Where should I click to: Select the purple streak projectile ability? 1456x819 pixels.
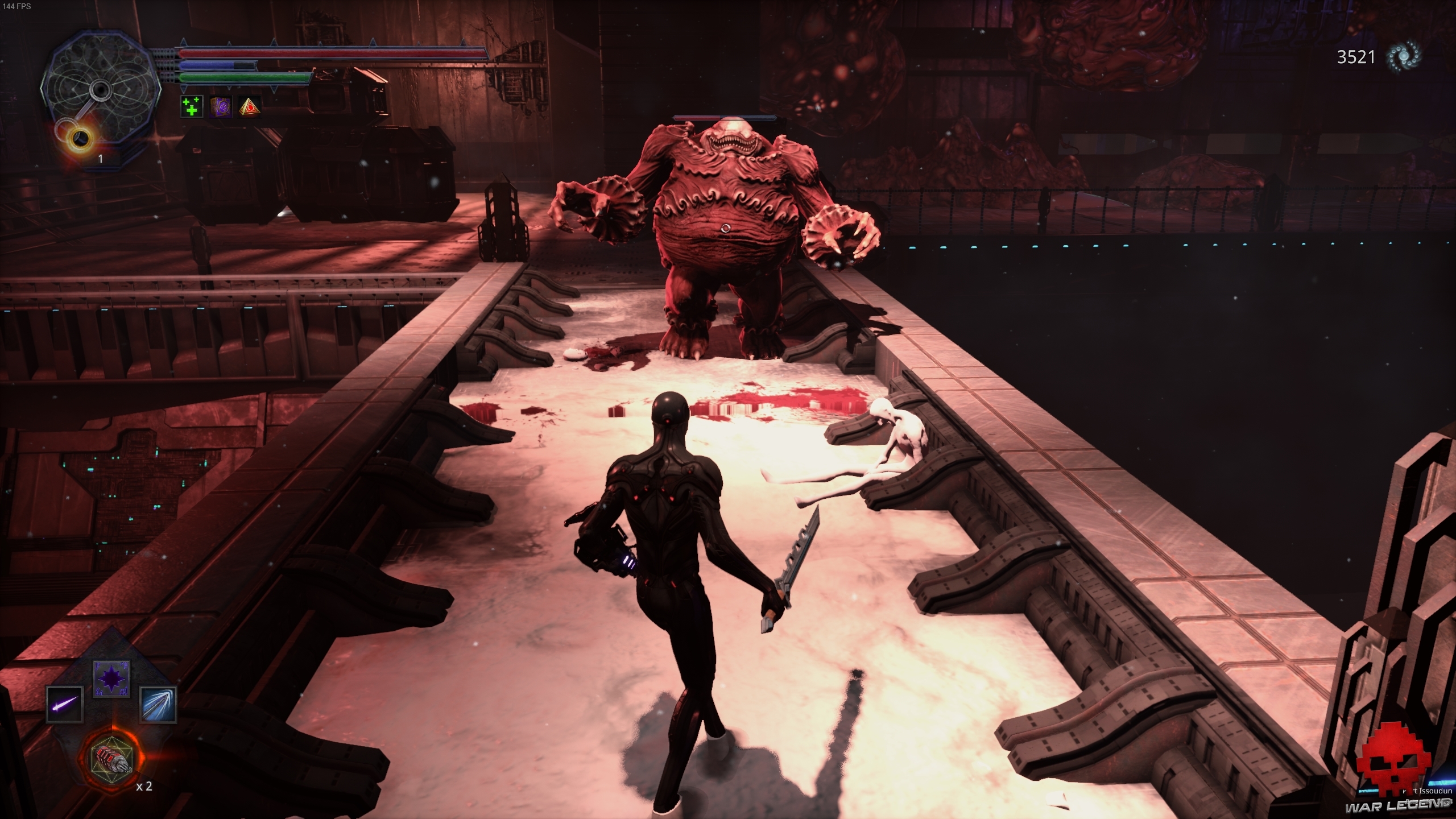65,704
